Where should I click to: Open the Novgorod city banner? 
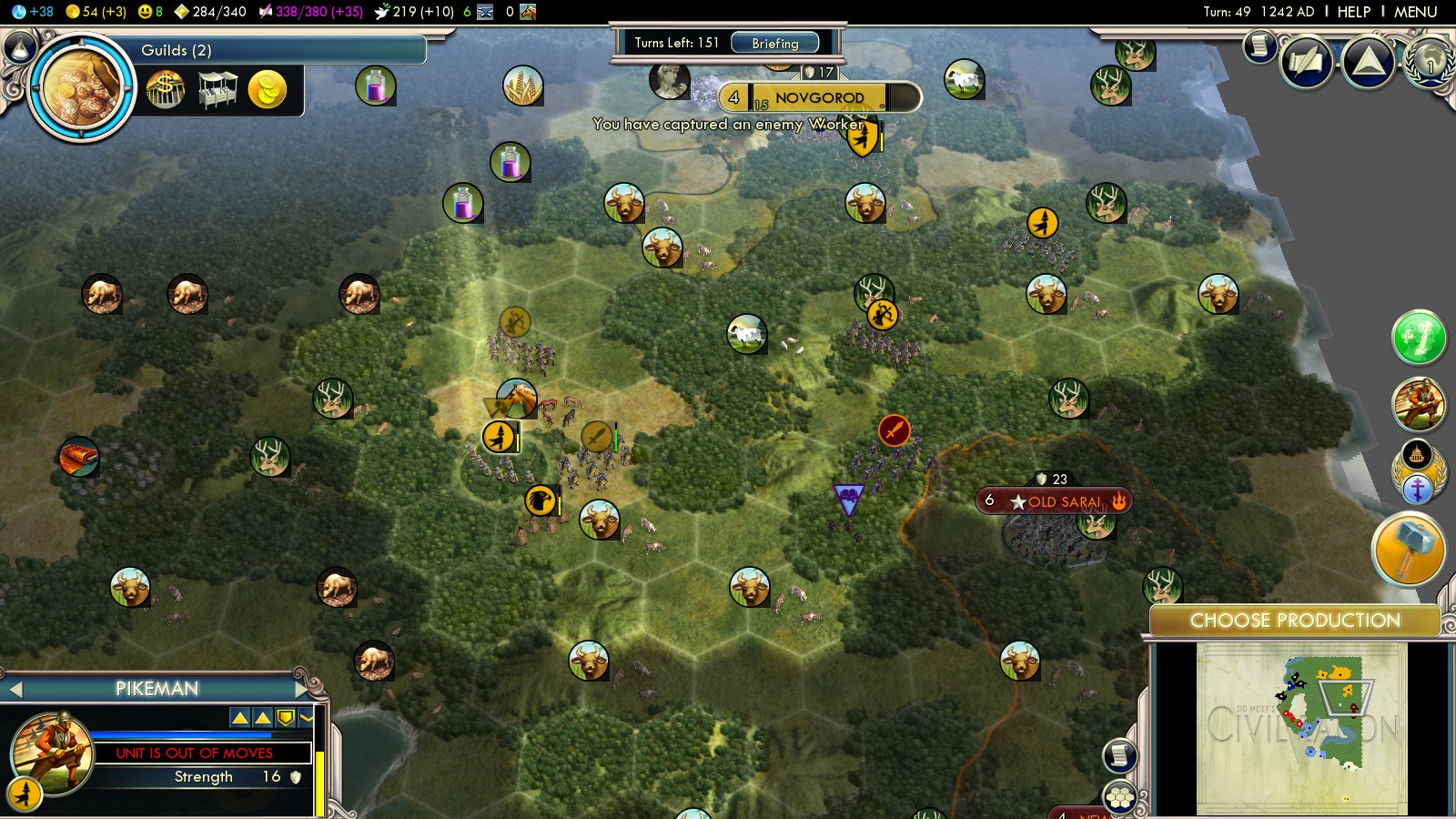pyautogui.click(x=819, y=97)
